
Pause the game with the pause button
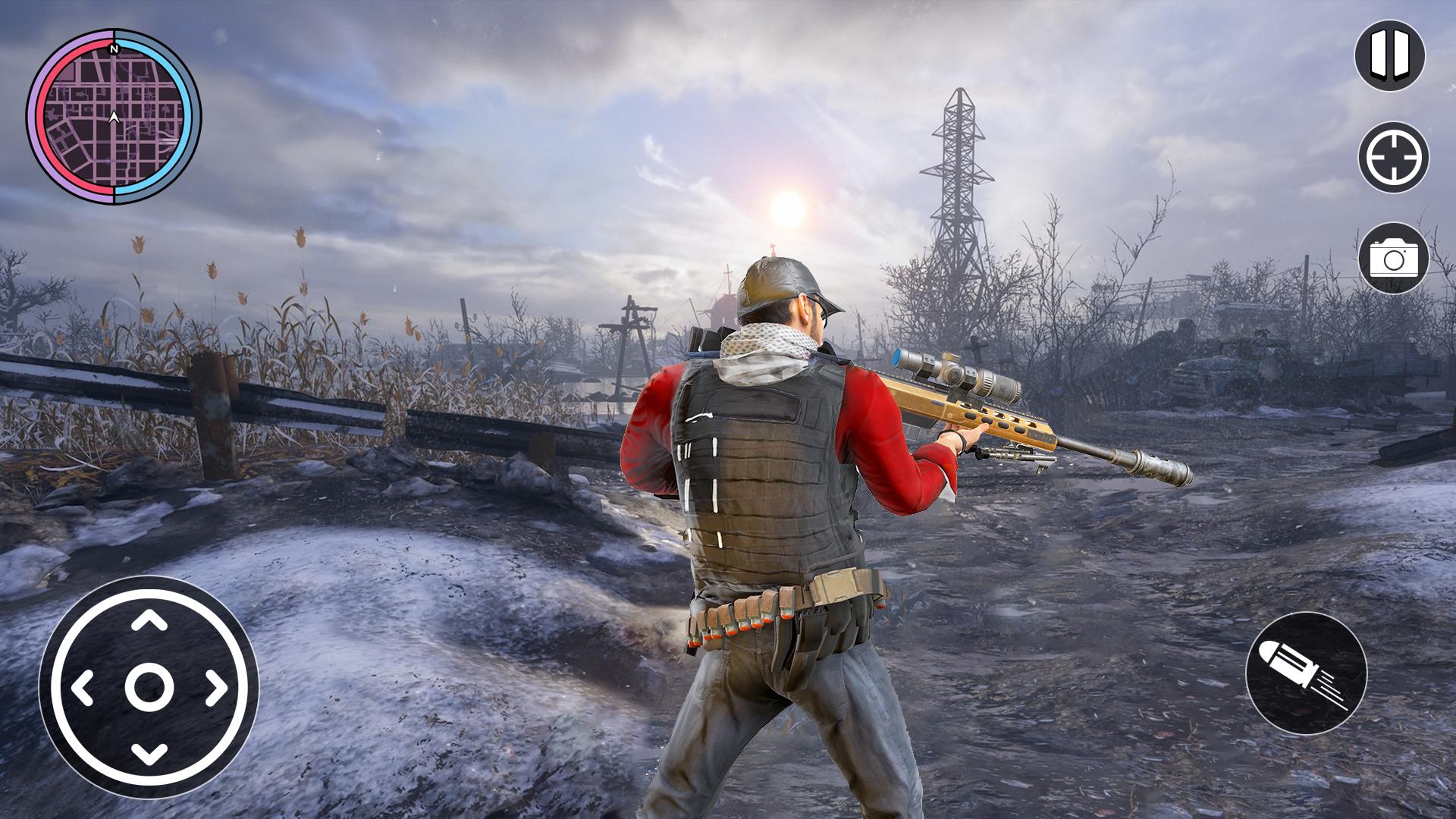point(1390,56)
